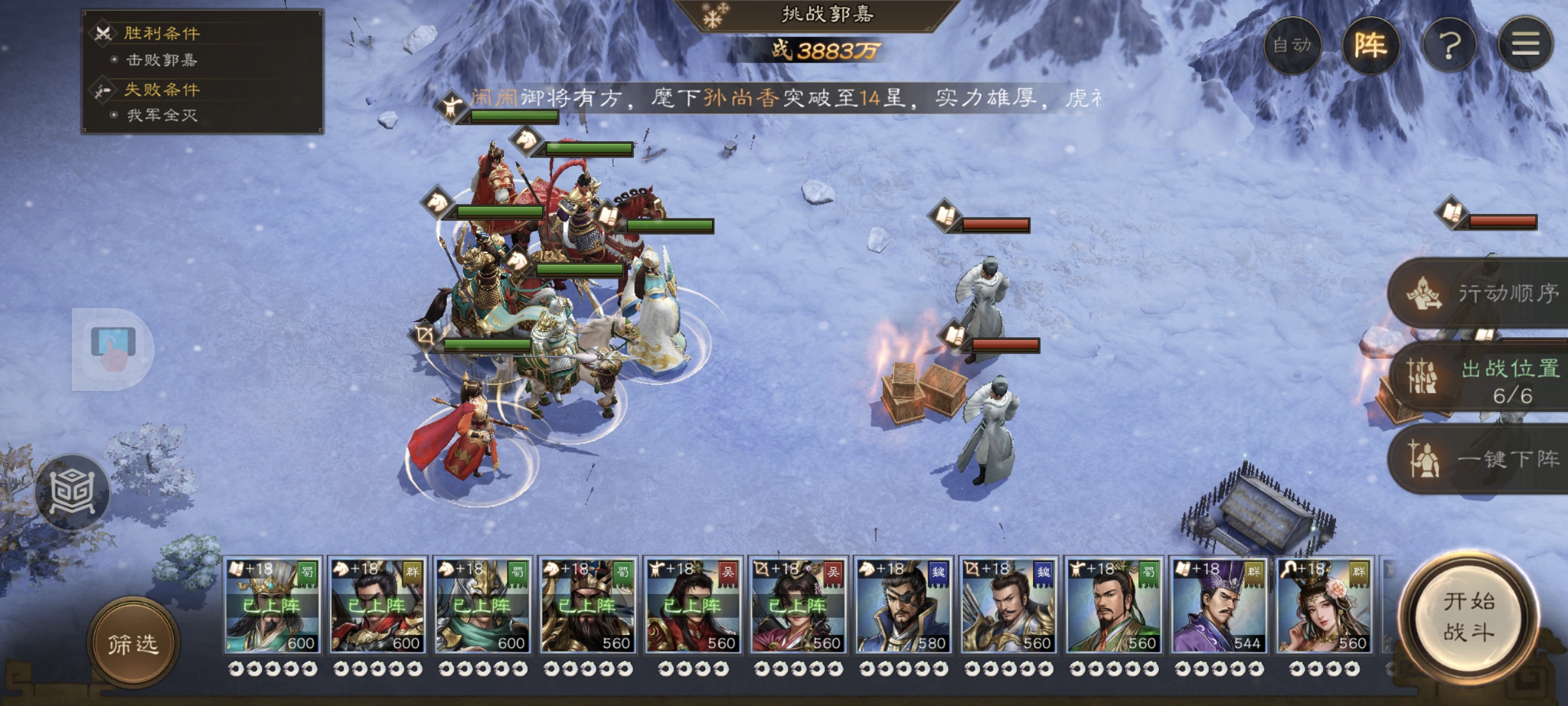Tap the floating screen-touch overlay icon
This screenshot has width=1568, height=706.
tap(112, 348)
